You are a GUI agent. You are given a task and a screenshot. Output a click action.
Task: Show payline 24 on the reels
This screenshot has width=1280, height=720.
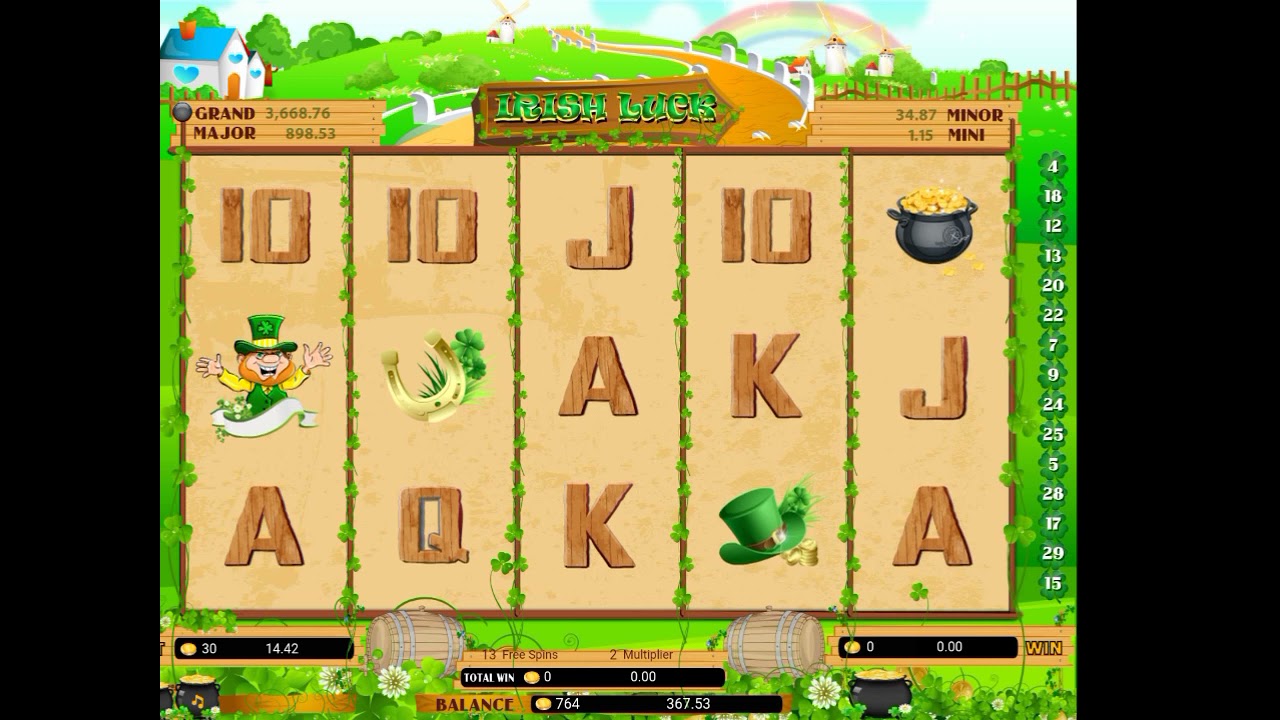point(1052,404)
